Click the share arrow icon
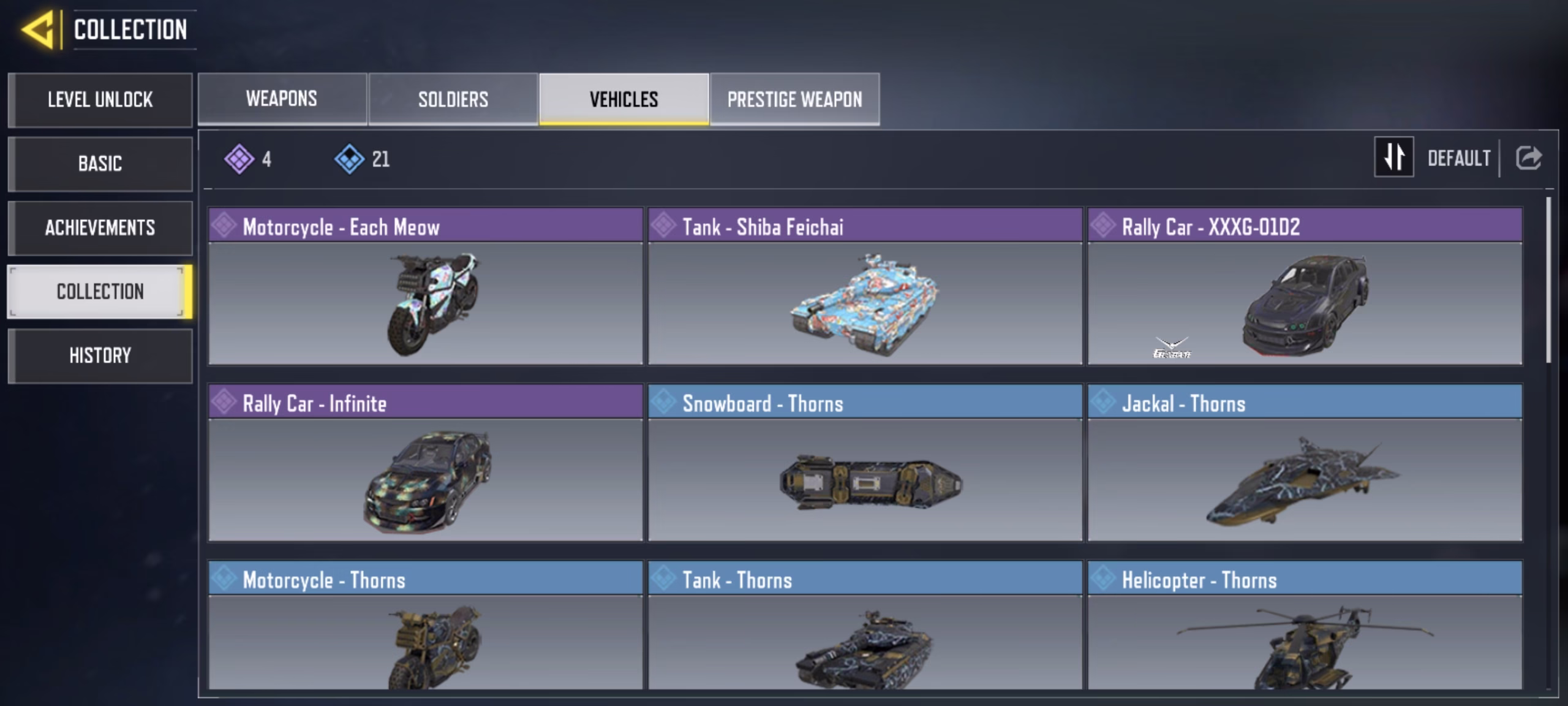This screenshot has height=706, width=1568. coord(1528,158)
